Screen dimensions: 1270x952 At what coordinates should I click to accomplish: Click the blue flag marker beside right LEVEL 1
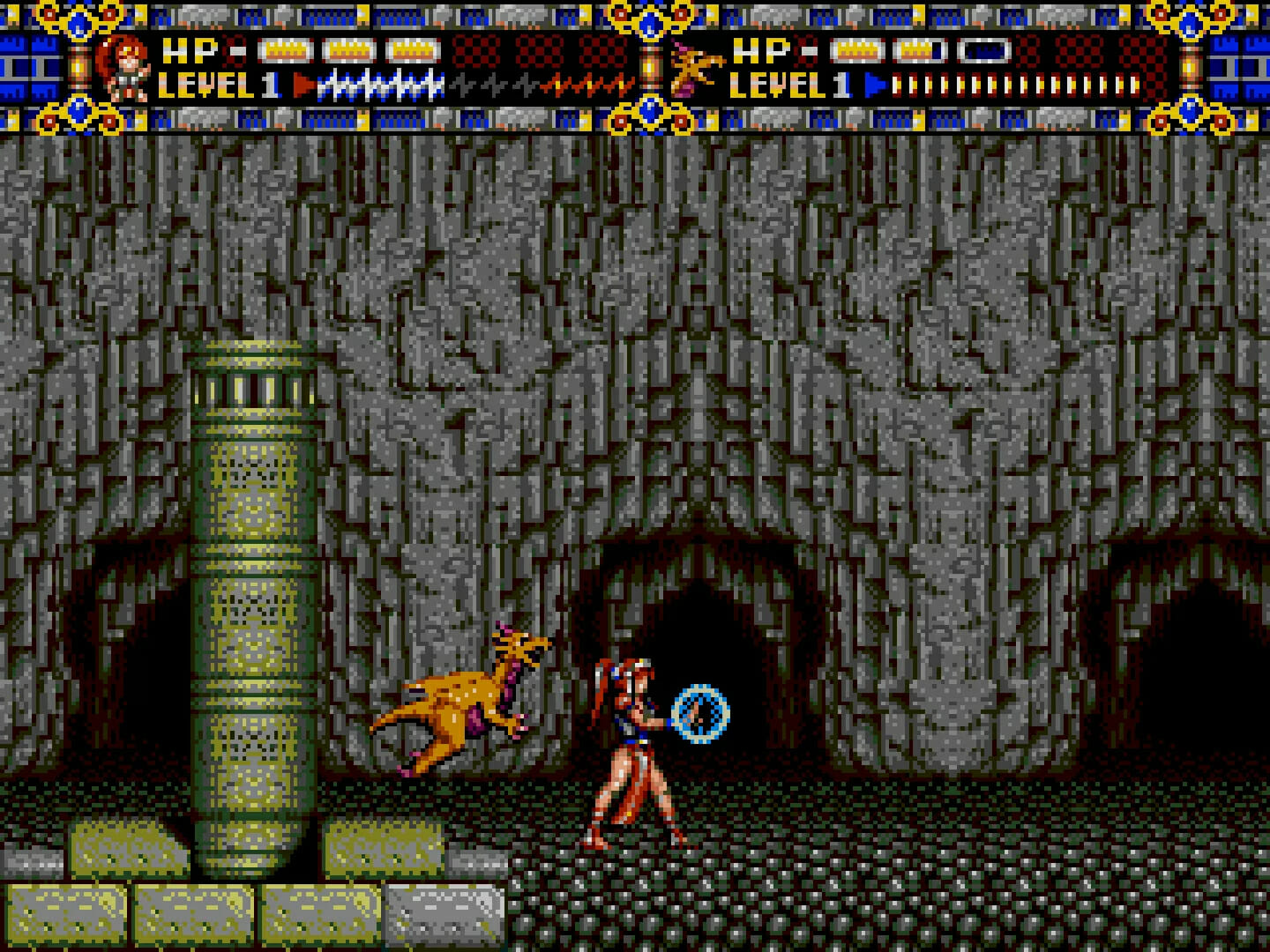coord(873,84)
